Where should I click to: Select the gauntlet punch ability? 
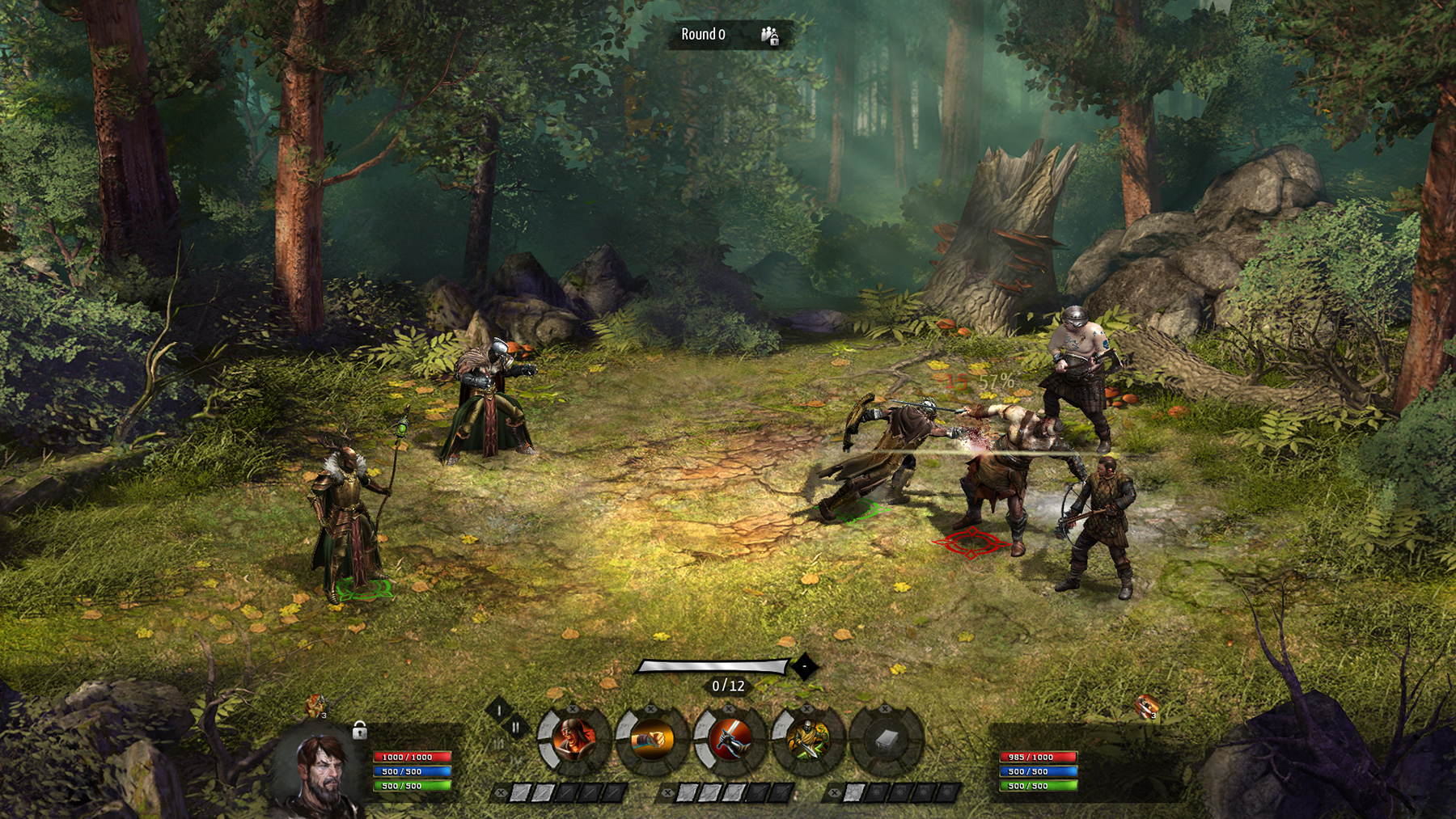pyautogui.click(x=652, y=740)
